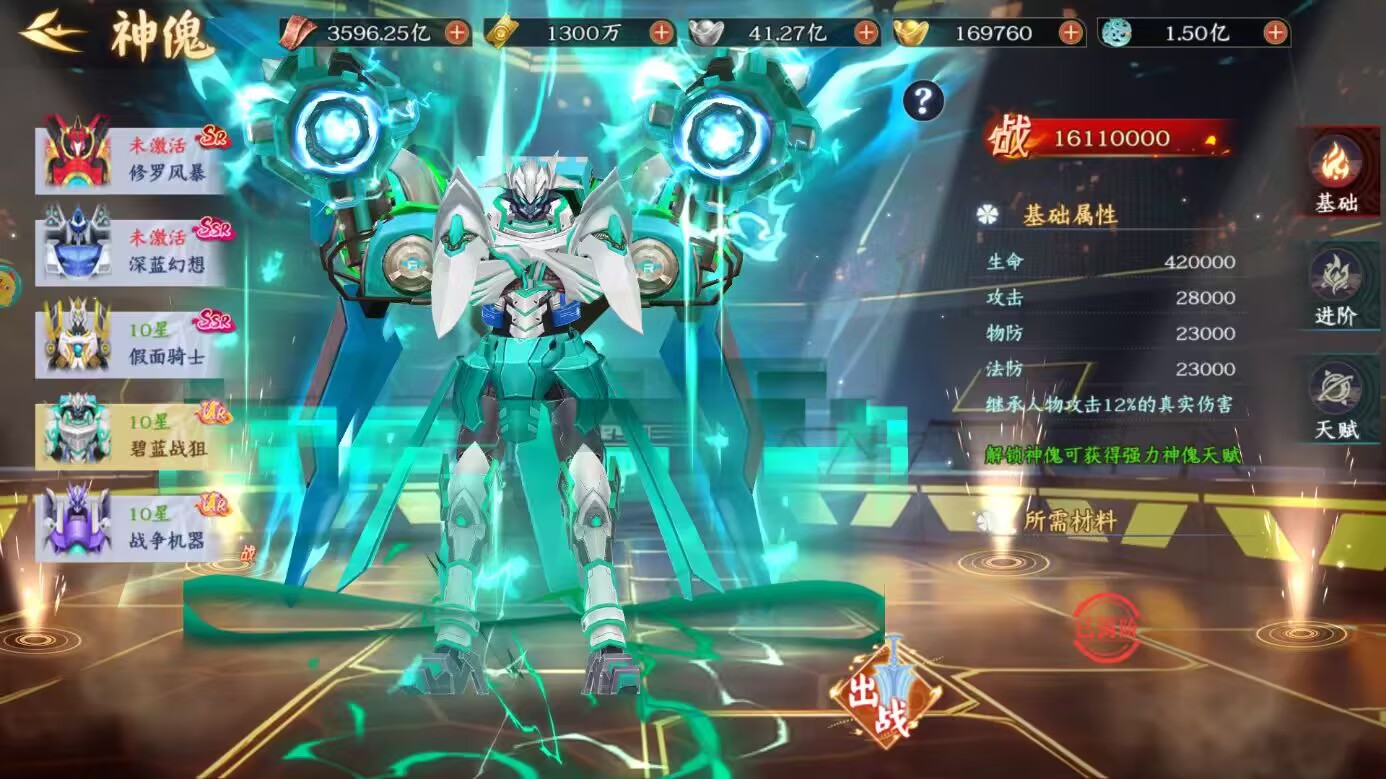Click the plus beside 1.50亿 blue crystals
Image resolution: width=1386 pixels, height=779 pixels.
(1277, 32)
